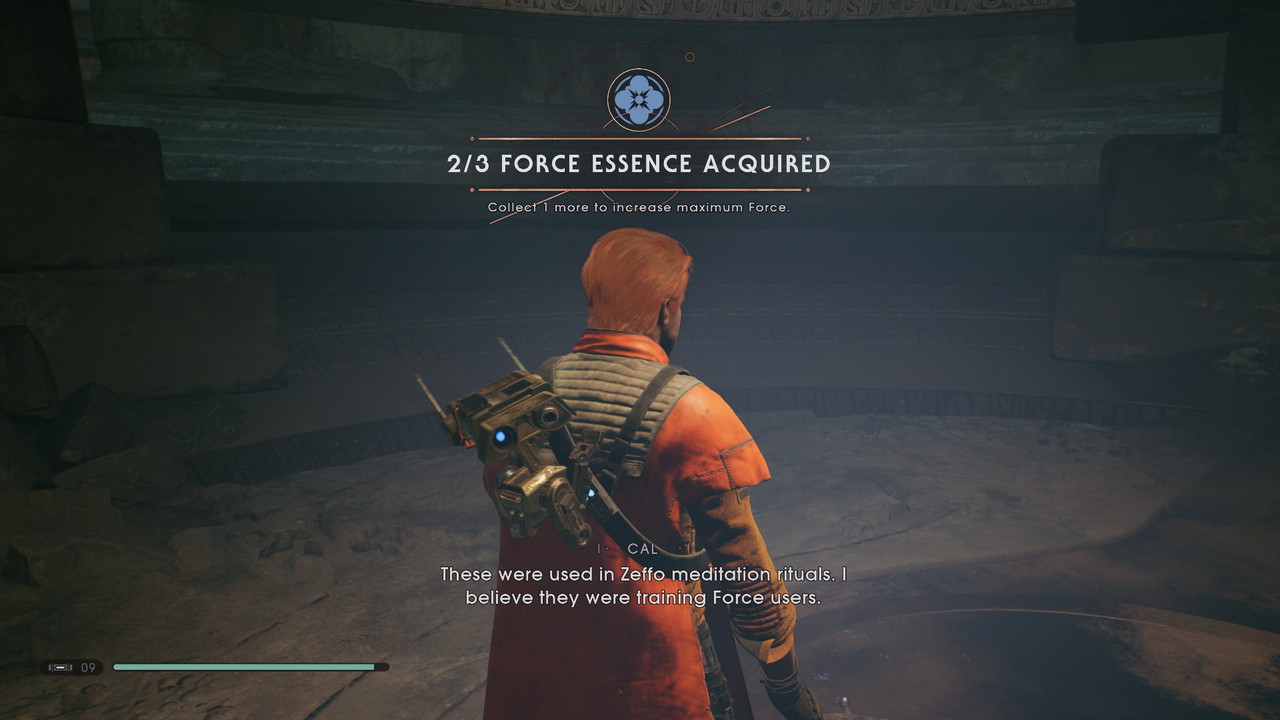Select the stim canister icon
Screen dimensions: 1280x720
tap(60, 667)
